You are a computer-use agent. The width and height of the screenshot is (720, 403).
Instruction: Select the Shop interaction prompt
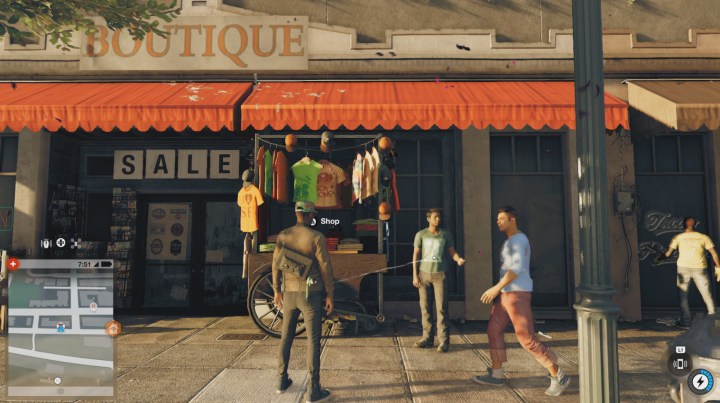tap(325, 220)
